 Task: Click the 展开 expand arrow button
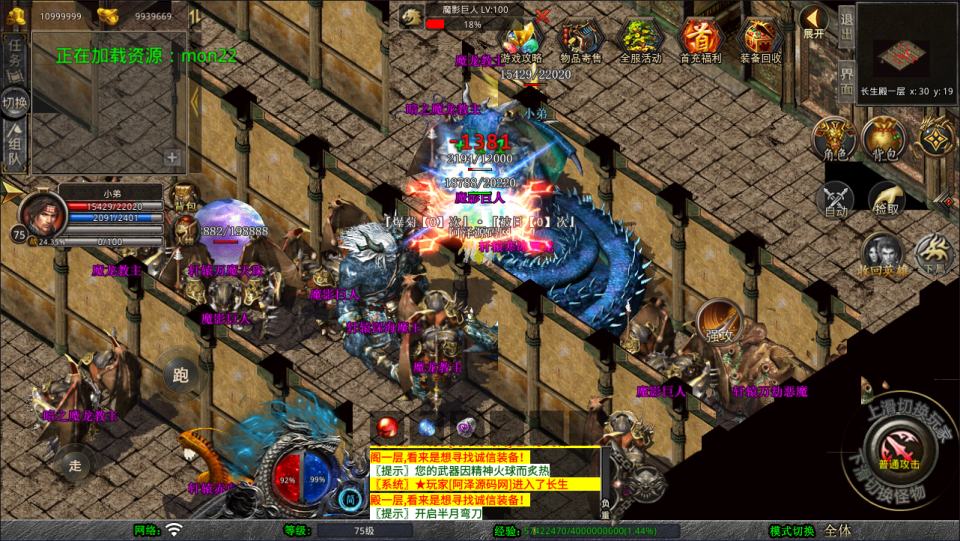[814, 22]
